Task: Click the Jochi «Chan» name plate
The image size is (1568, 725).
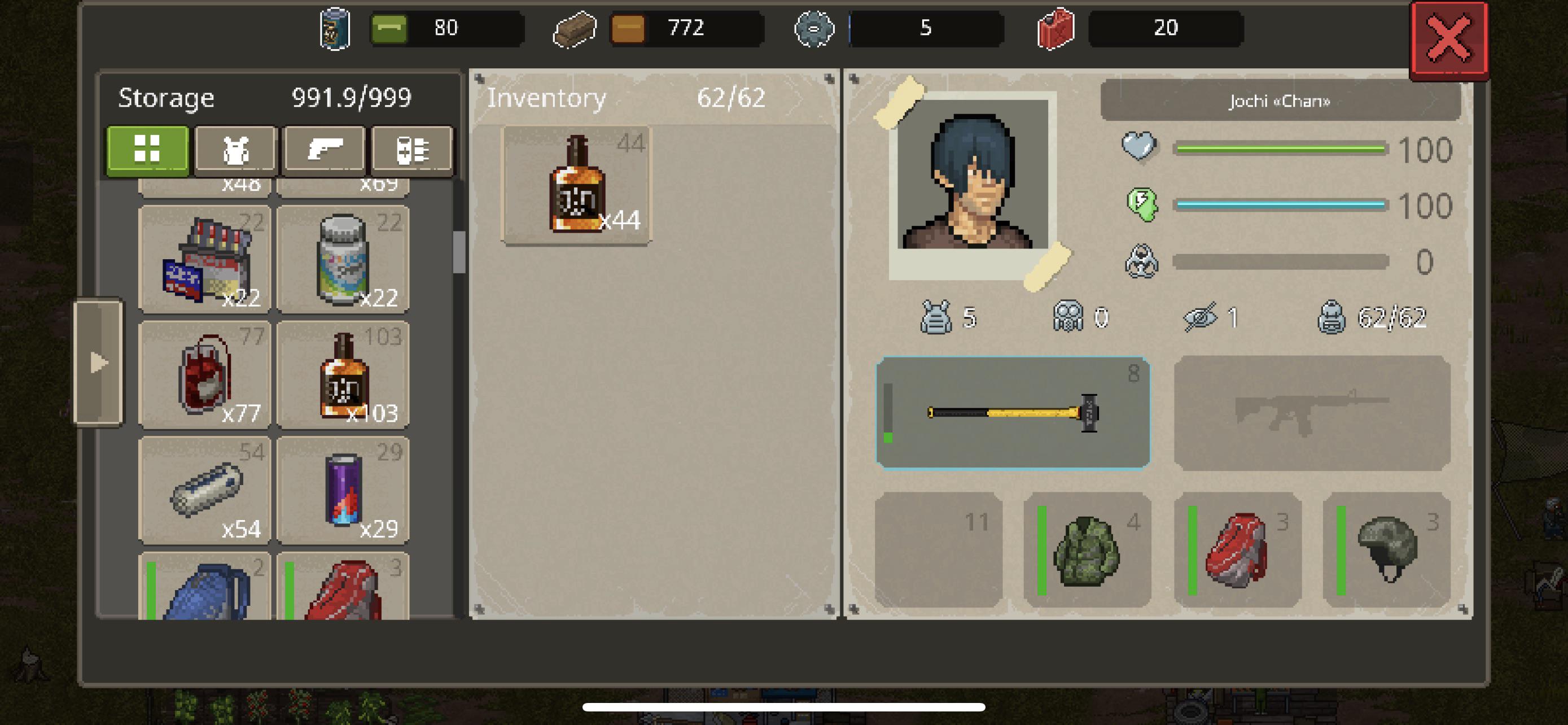Action: [x=1280, y=101]
